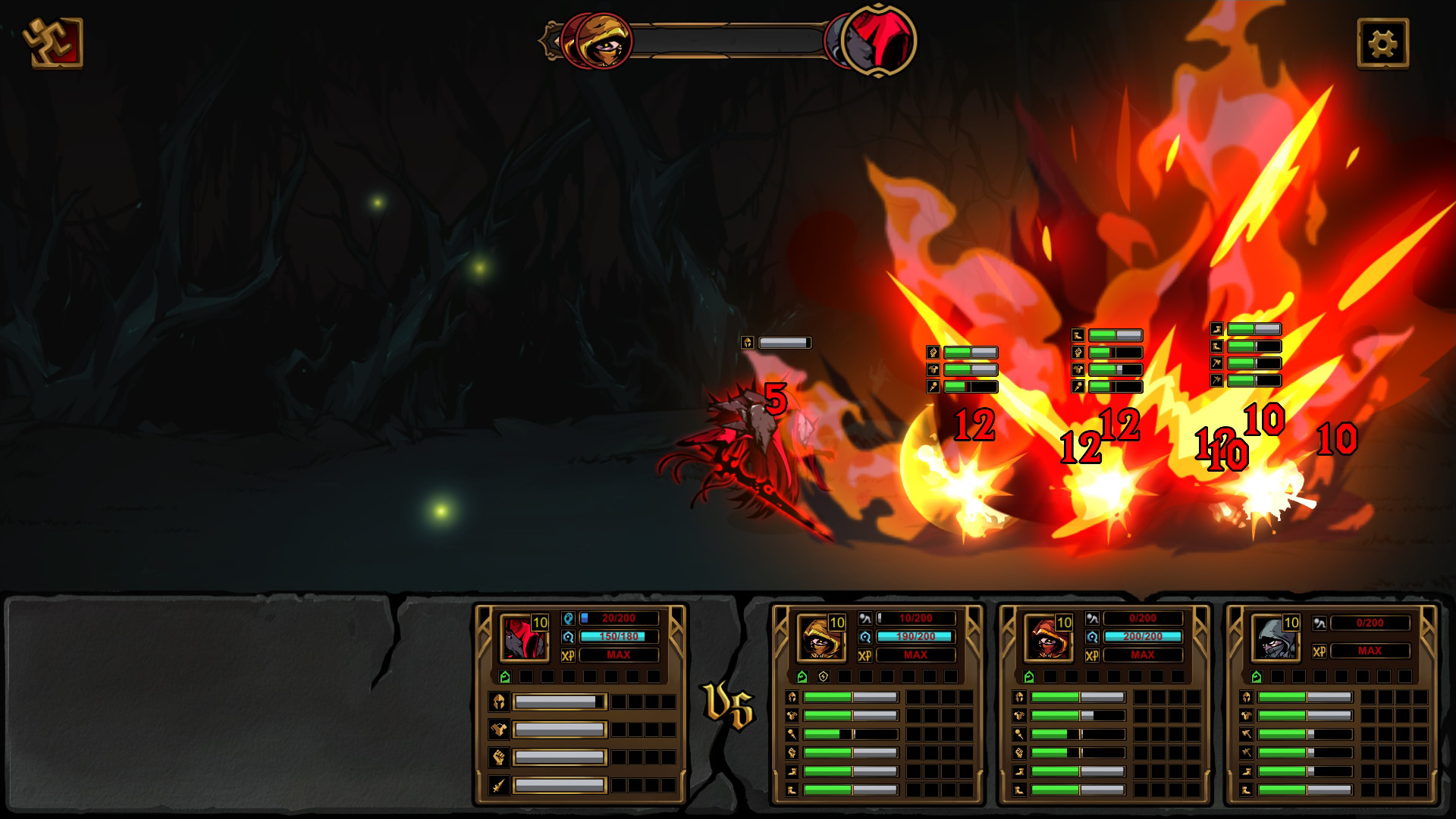Click the MAX XP display on grey character panel
Image resolution: width=1456 pixels, height=819 pixels.
click(x=1369, y=651)
